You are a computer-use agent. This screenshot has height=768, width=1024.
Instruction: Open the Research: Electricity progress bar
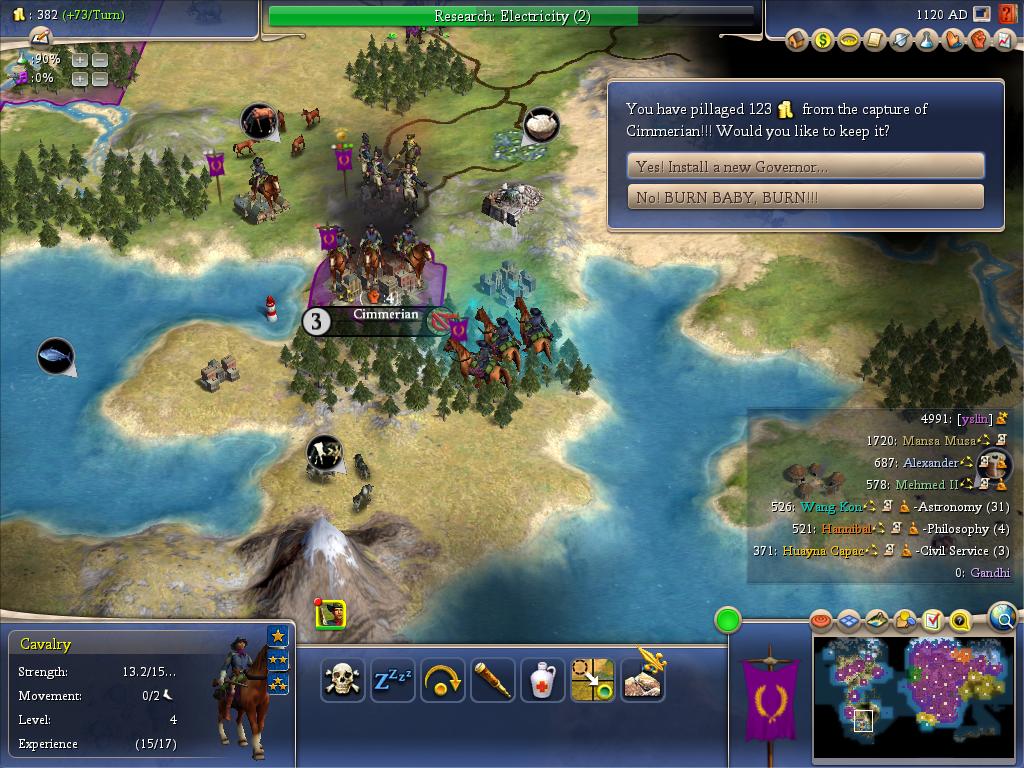tap(511, 16)
